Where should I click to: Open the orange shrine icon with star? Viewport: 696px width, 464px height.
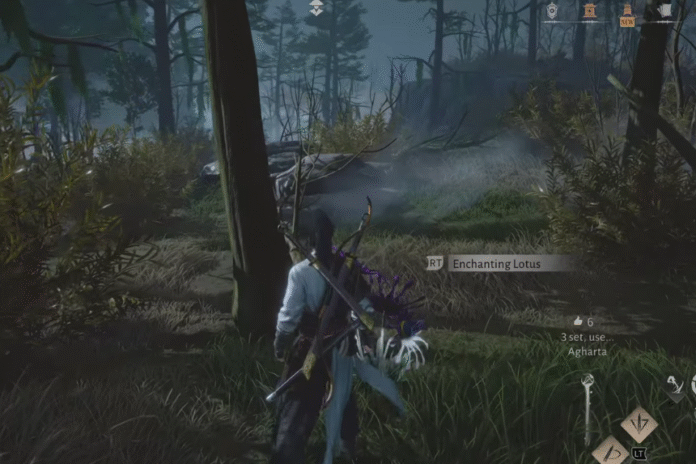590,11
